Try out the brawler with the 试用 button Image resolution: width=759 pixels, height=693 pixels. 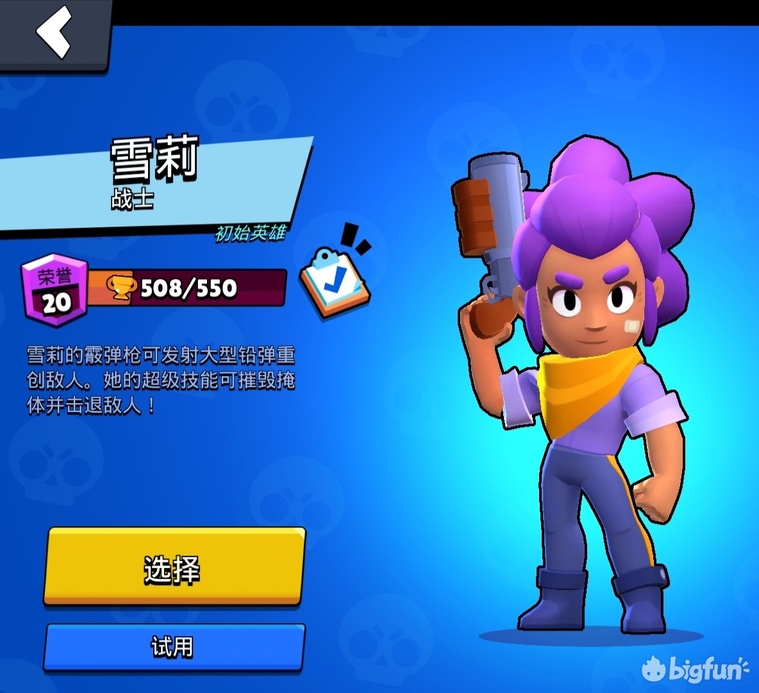(x=173, y=647)
